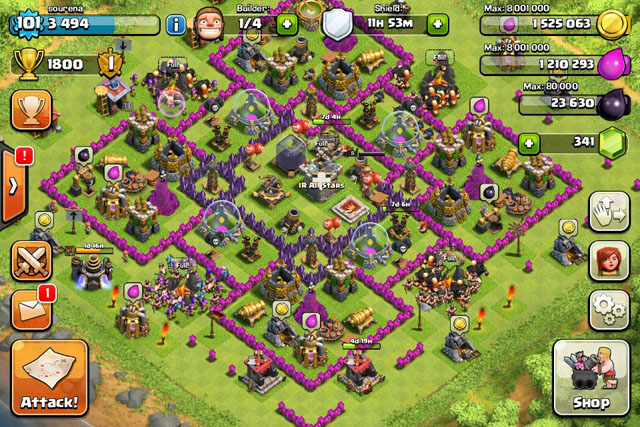
Task: Activate the hand-and-arrows layout editor button
Action: [608, 212]
